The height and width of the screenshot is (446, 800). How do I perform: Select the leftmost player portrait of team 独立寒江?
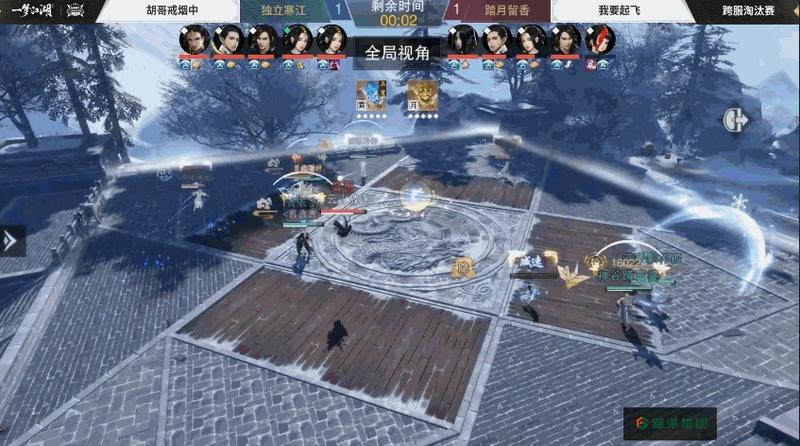point(194,39)
